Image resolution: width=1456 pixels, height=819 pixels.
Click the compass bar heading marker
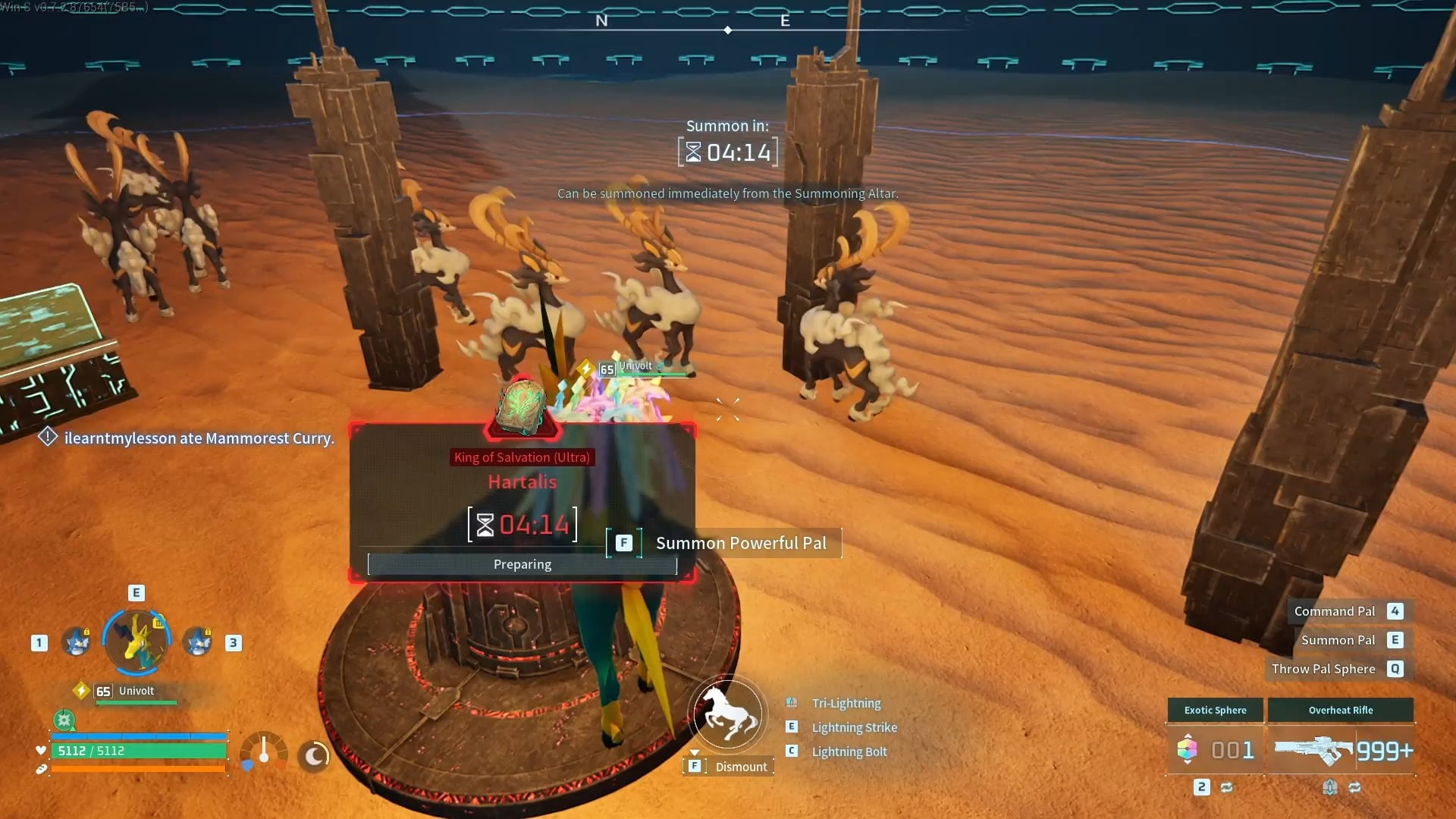click(x=728, y=30)
